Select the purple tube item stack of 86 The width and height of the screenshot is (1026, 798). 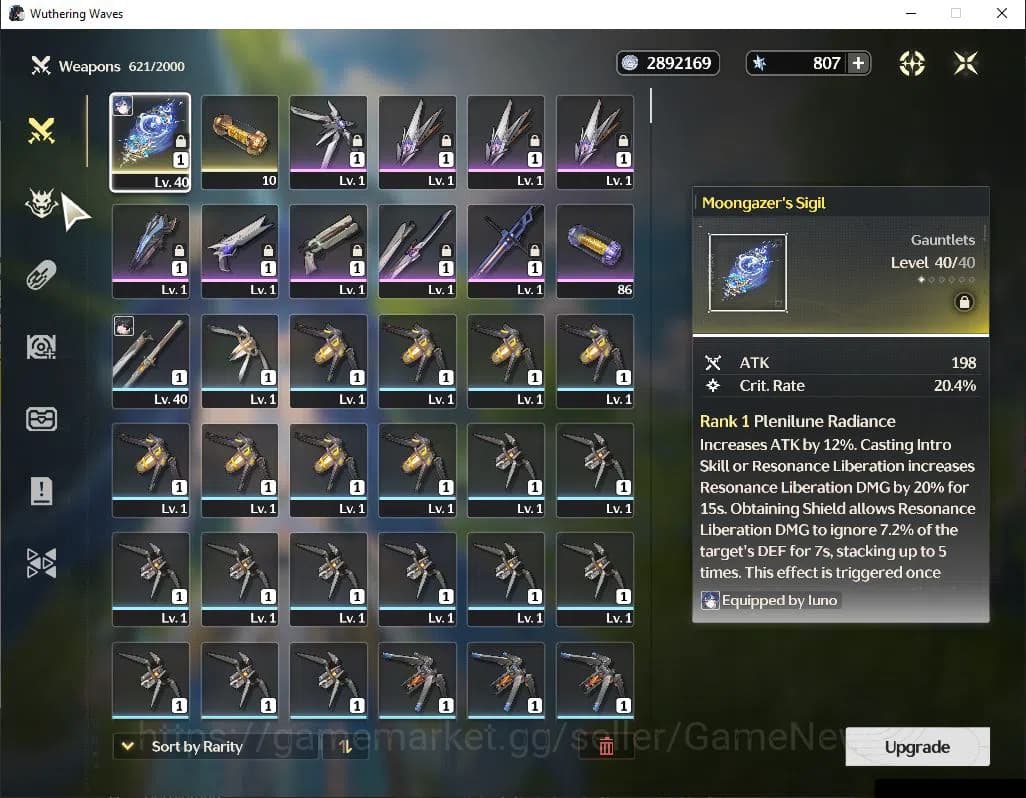pyautogui.click(x=595, y=251)
